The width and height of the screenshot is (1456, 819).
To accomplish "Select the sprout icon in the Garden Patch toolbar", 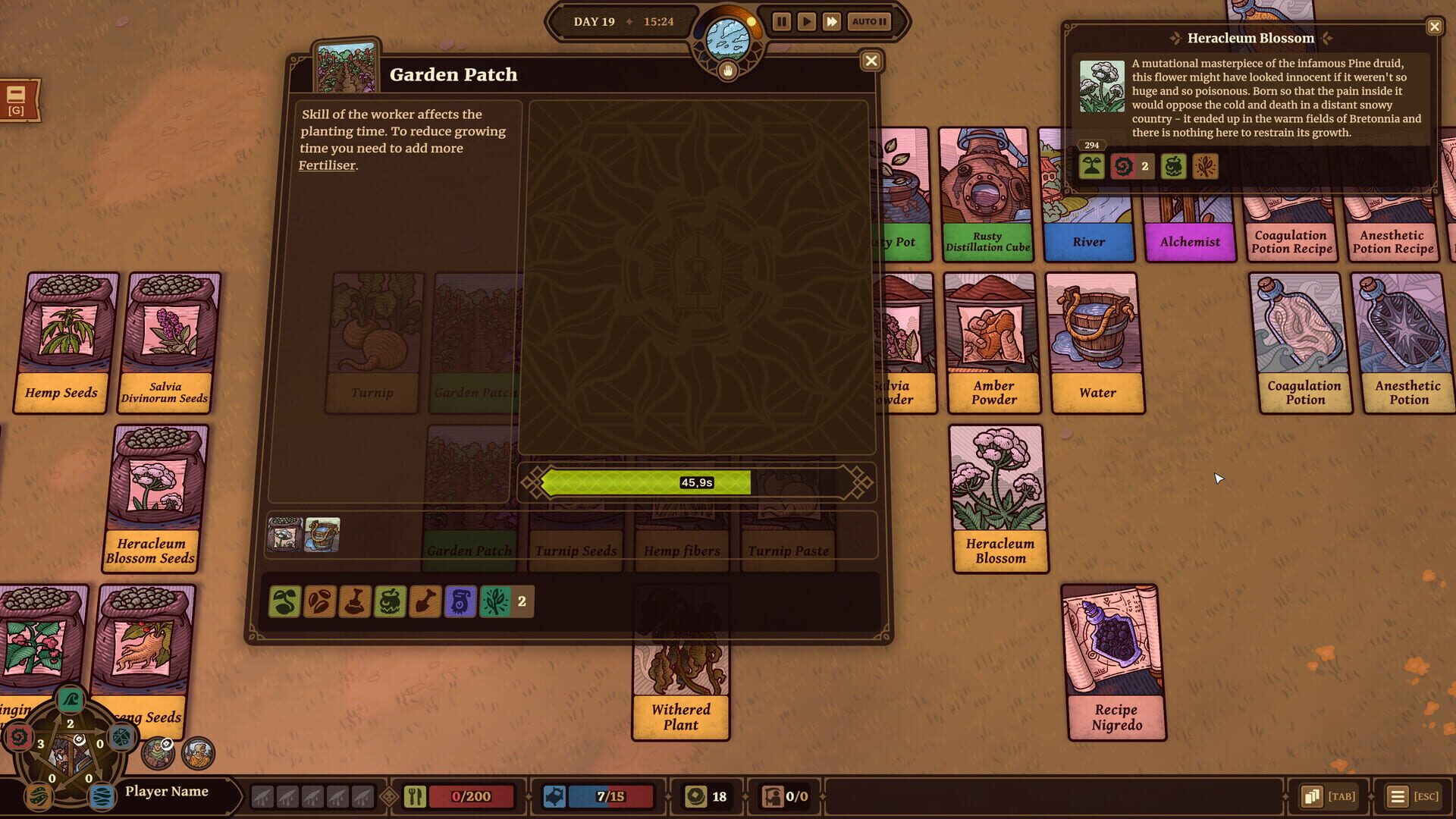I will point(284,601).
